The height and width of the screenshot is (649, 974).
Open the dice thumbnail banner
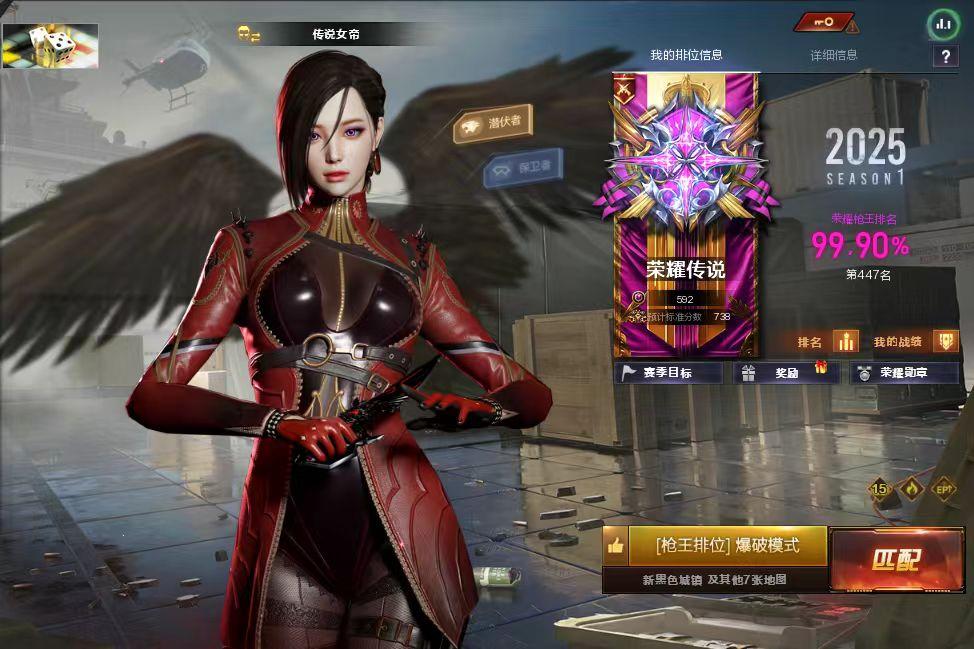[x=50, y=46]
